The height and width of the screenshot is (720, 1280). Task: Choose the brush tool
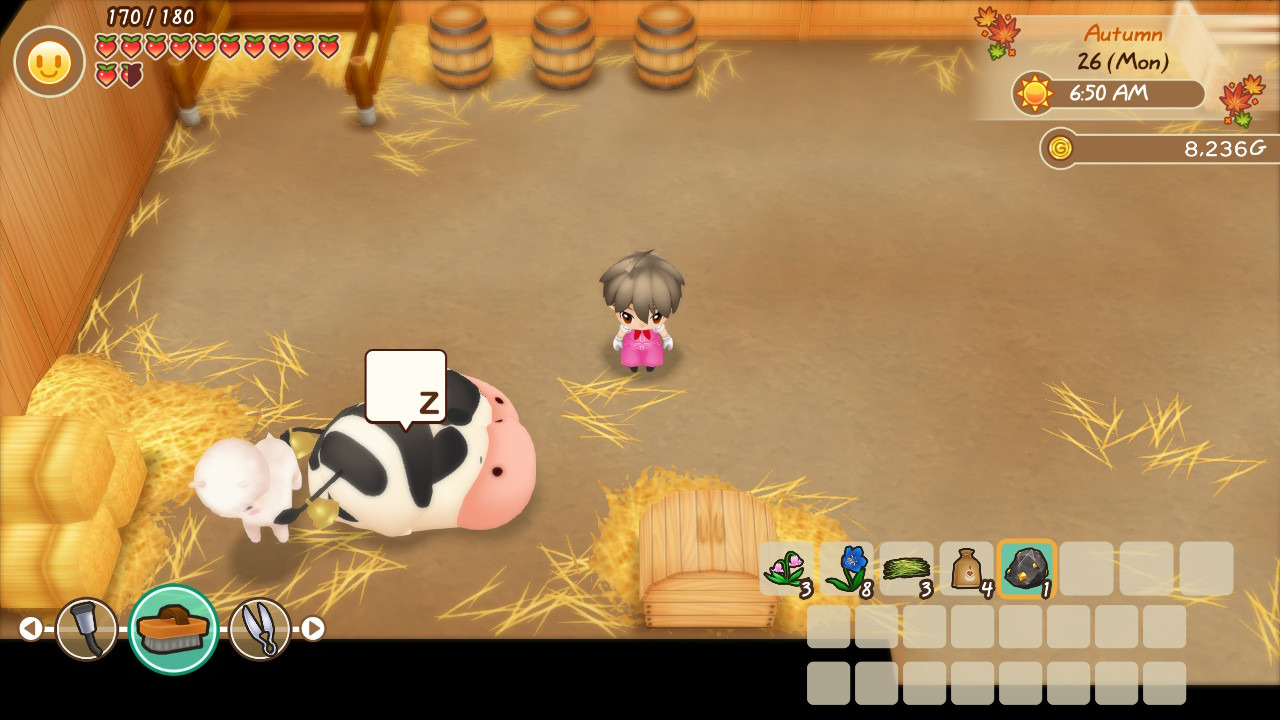pyautogui.click(x=173, y=629)
